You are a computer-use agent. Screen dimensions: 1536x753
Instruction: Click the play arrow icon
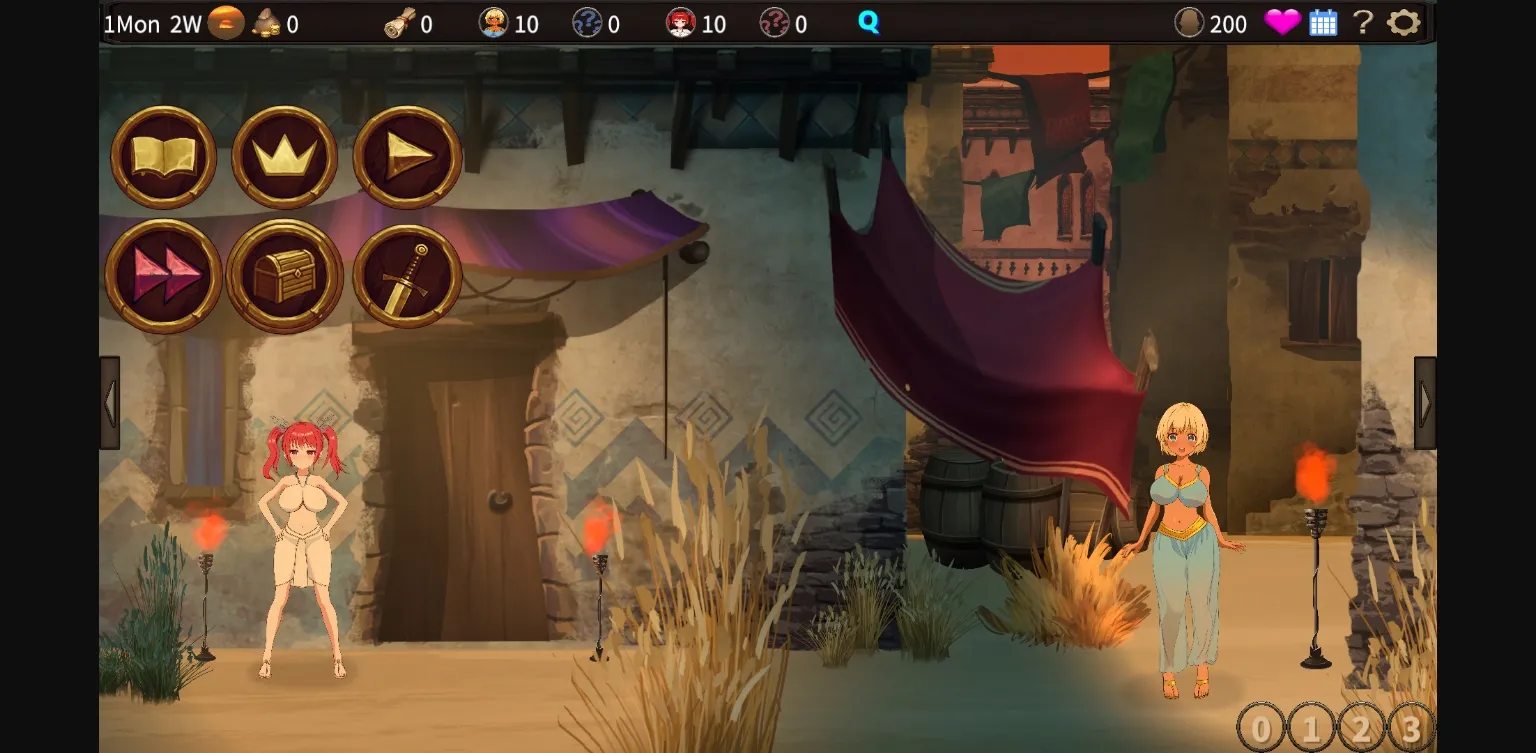(x=406, y=159)
